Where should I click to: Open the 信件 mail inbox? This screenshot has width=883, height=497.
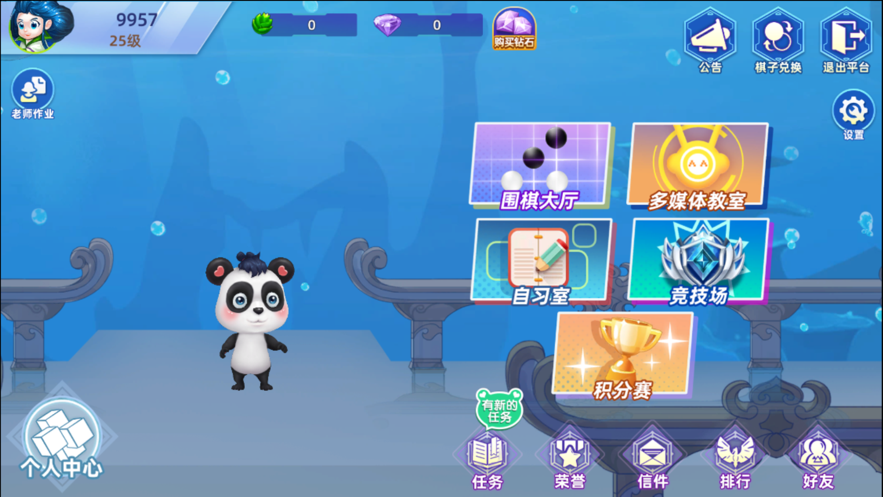pos(652,462)
